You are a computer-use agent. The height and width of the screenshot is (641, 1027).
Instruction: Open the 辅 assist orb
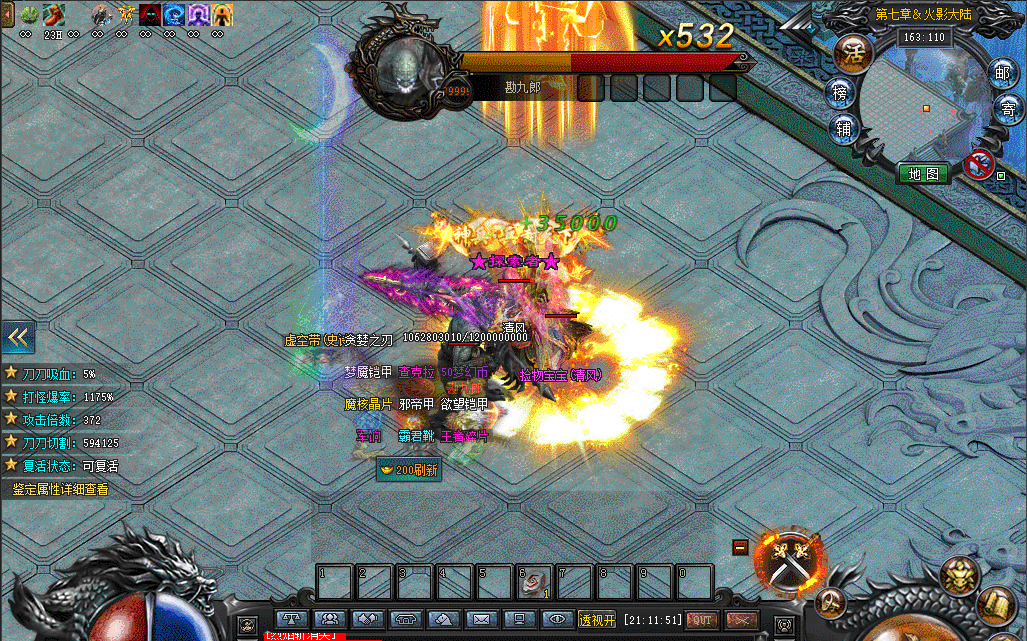click(845, 128)
